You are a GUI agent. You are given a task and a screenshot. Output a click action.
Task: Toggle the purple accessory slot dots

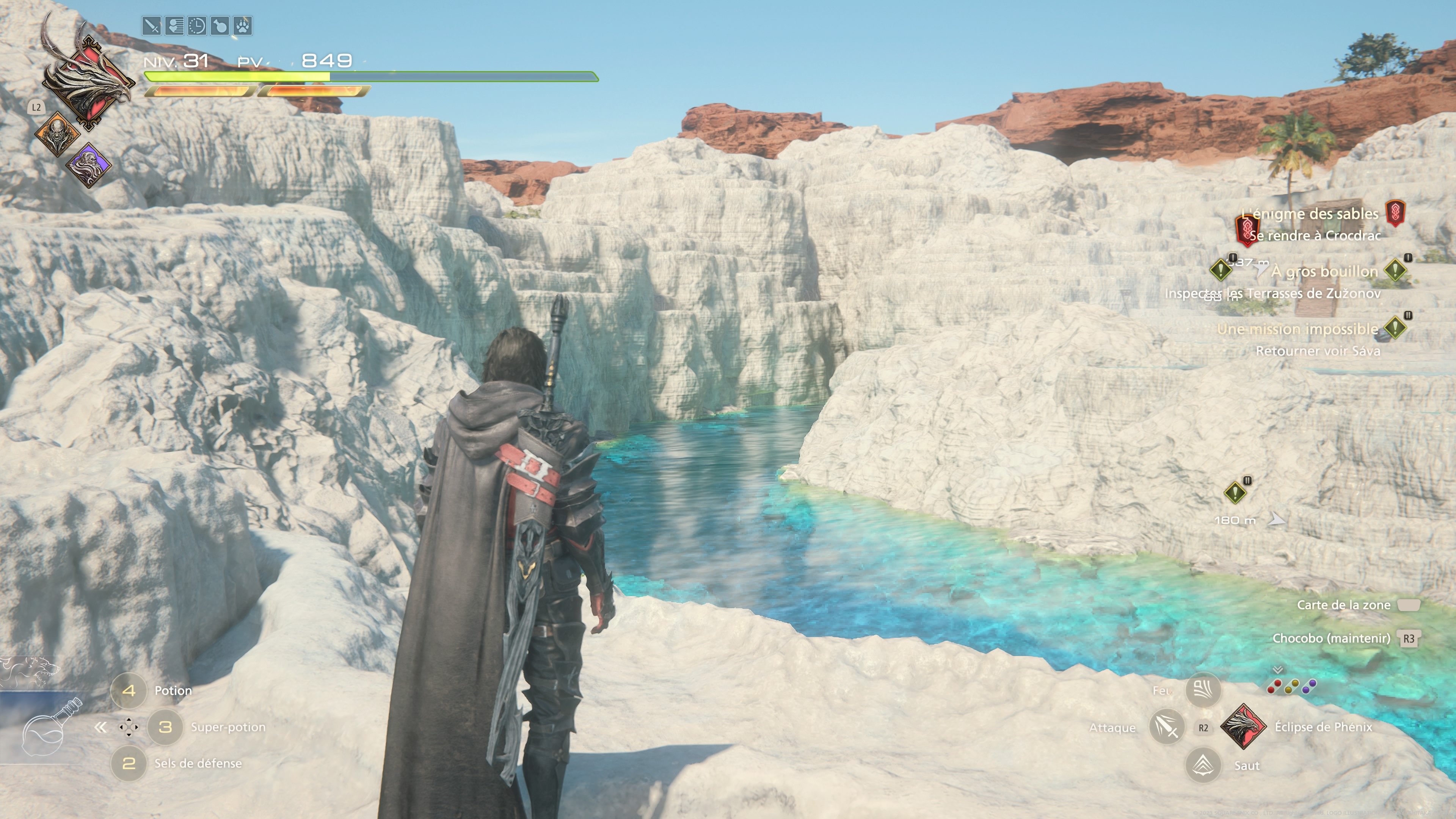pos(1309,686)
